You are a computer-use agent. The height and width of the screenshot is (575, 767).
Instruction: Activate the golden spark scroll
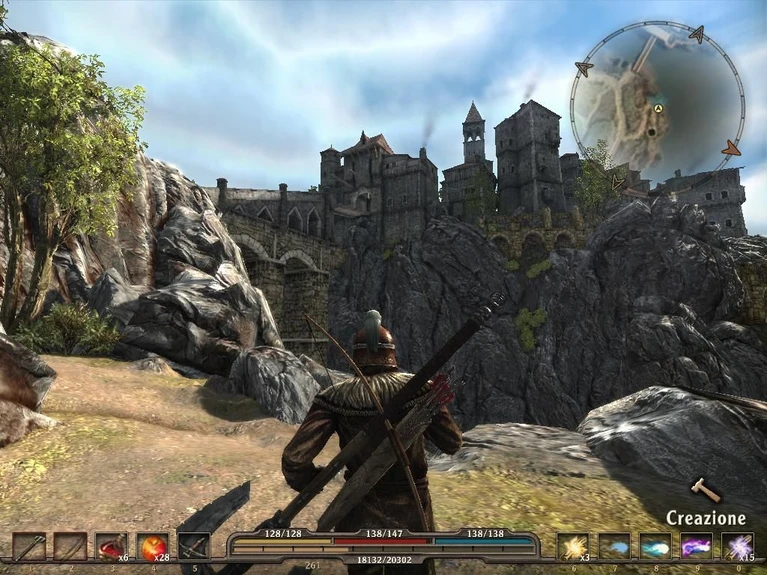(x=574, y=546)
